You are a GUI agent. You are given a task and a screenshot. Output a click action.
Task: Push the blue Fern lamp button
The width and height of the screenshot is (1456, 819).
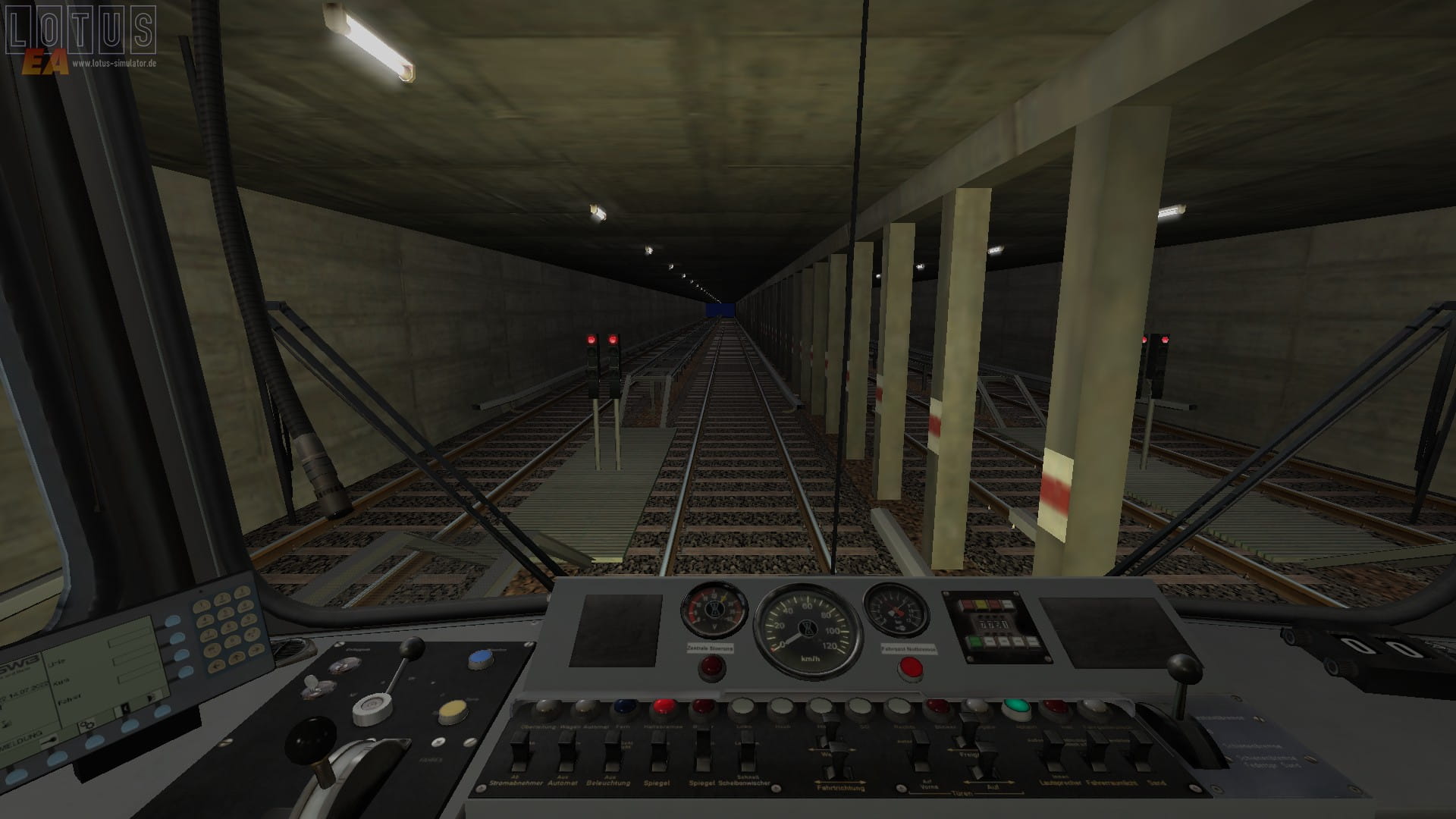[624, 708]
